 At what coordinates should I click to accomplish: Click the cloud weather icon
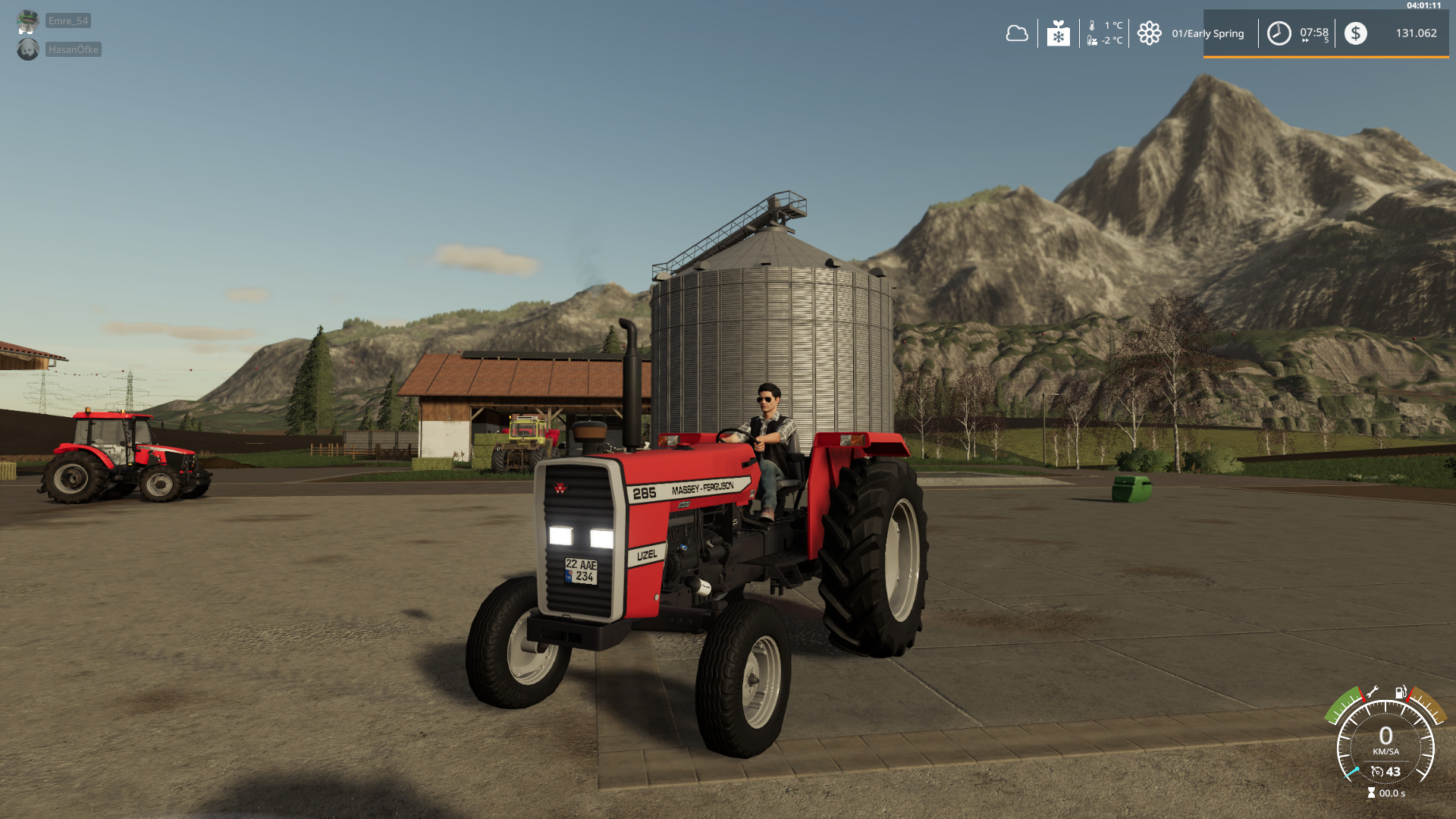click(x=1016, y=33)
